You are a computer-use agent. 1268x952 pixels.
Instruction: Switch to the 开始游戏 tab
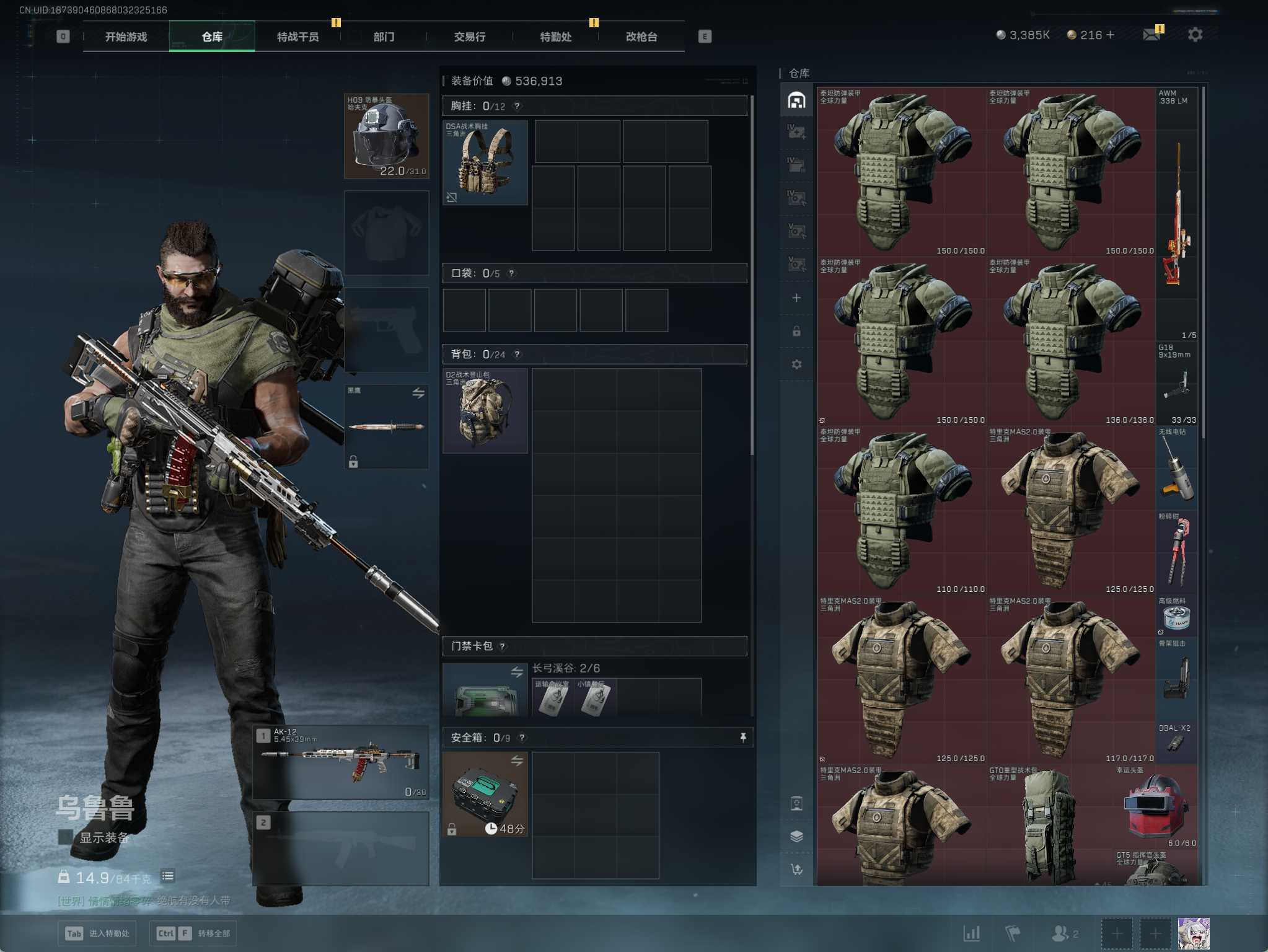tap(126, 37)
